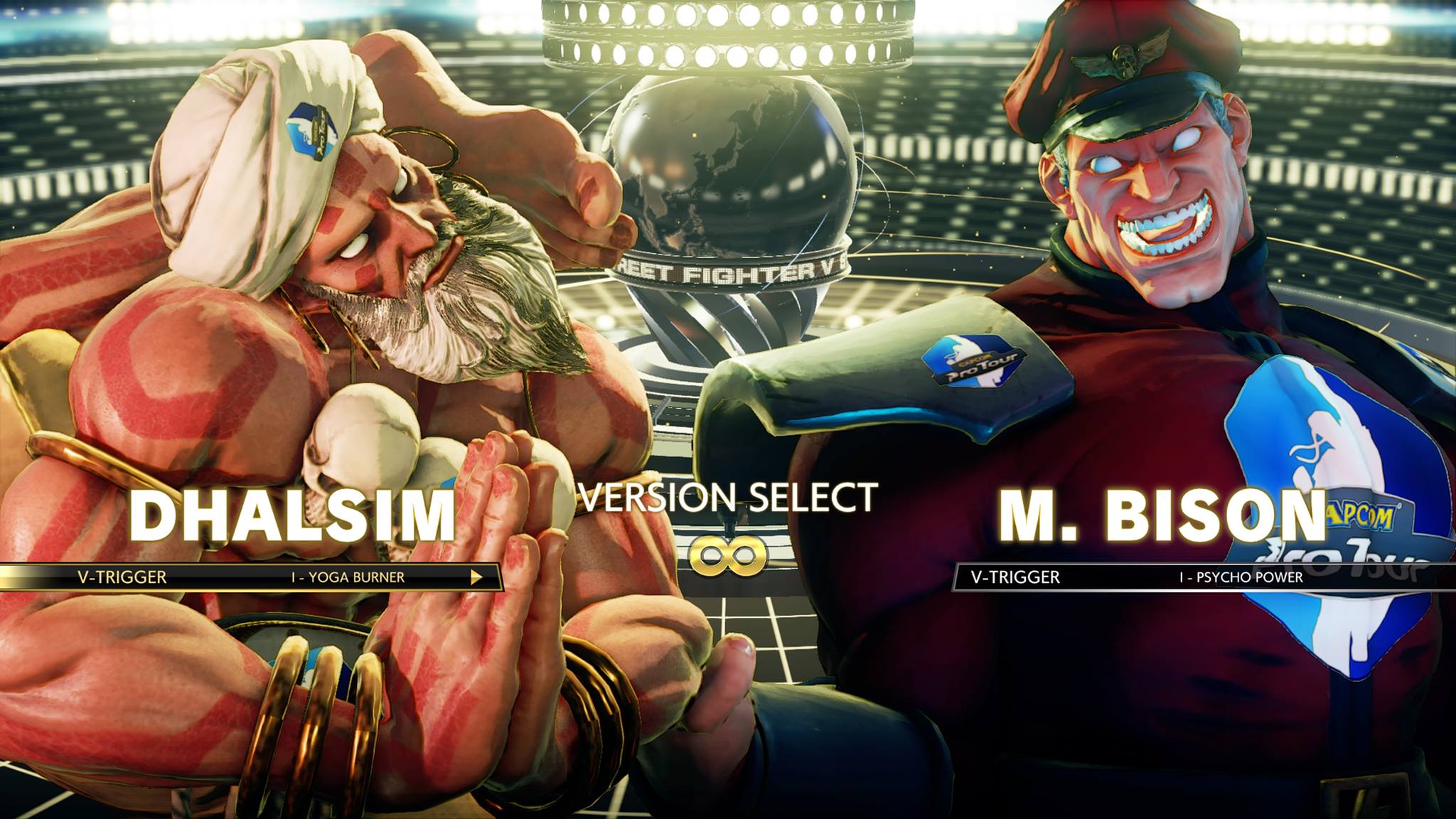Click the arrow beside Yoga Burner
Screen dimensions: 1456x819
click(x=476, y=577)
